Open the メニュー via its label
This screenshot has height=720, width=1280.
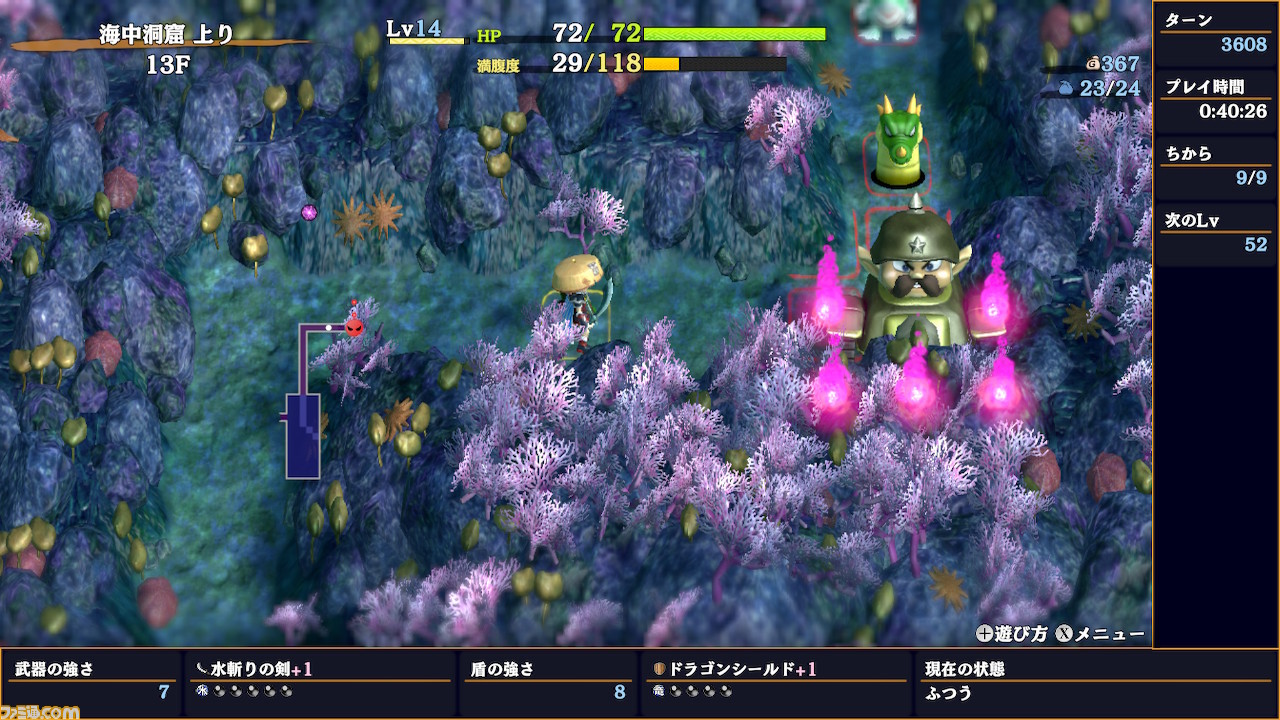1112,632
